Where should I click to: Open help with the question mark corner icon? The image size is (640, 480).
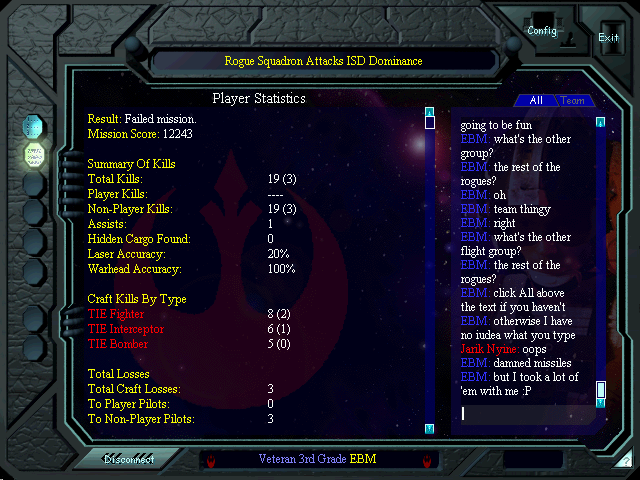pos(625,461)
